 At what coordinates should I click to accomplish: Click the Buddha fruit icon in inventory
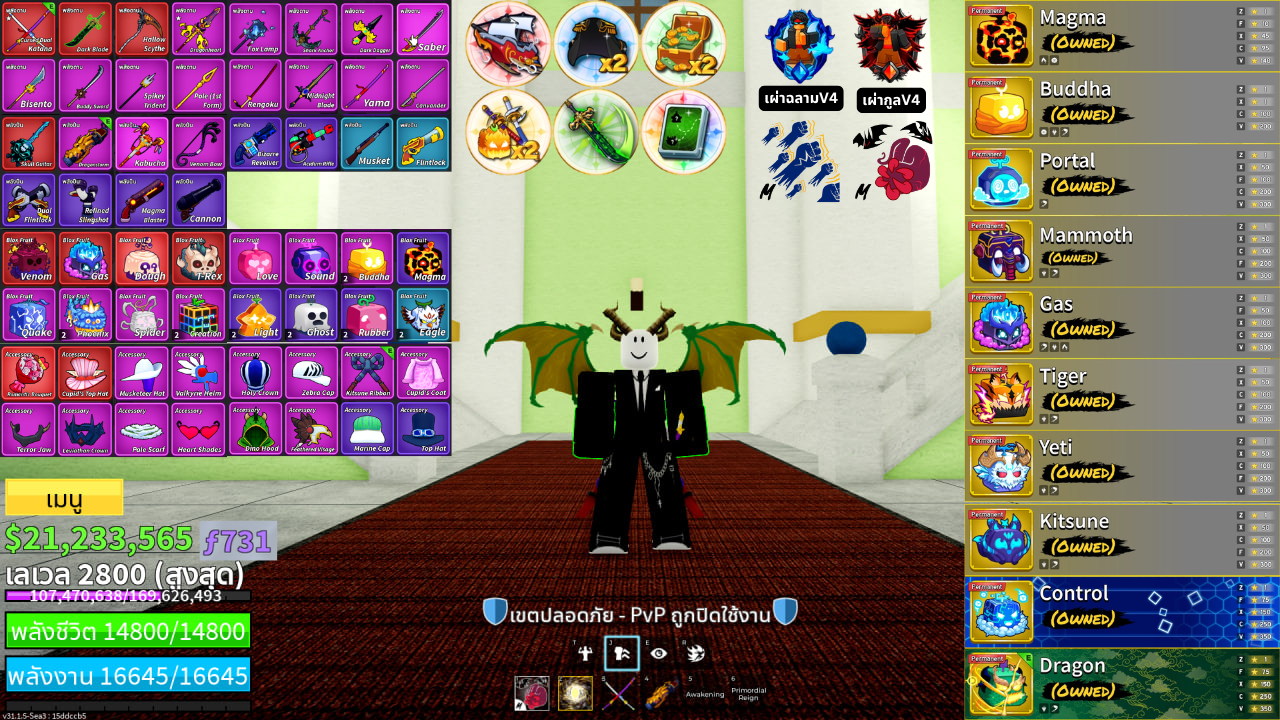pos(368,256)
